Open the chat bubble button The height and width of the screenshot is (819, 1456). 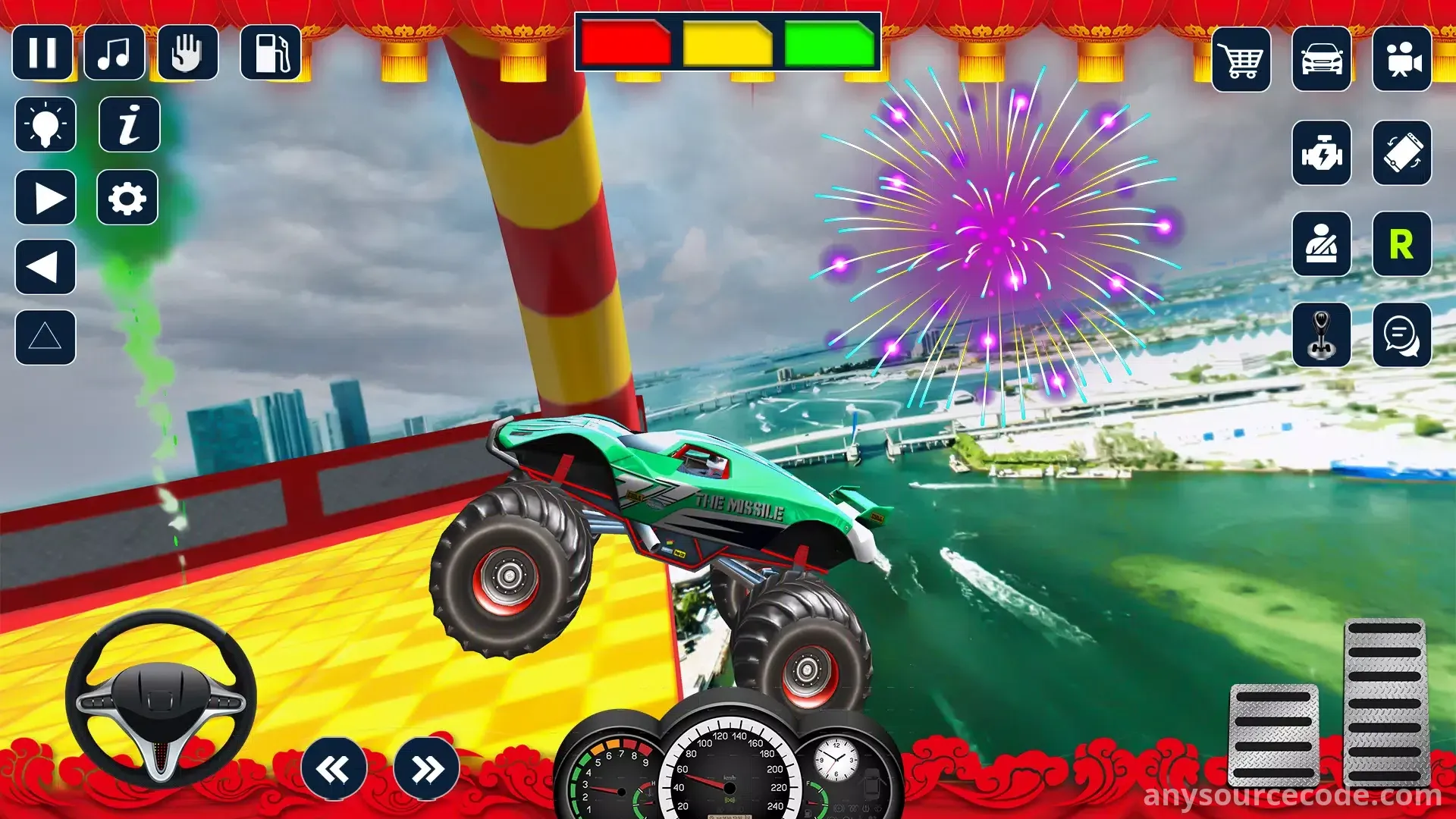(1402, 335)
